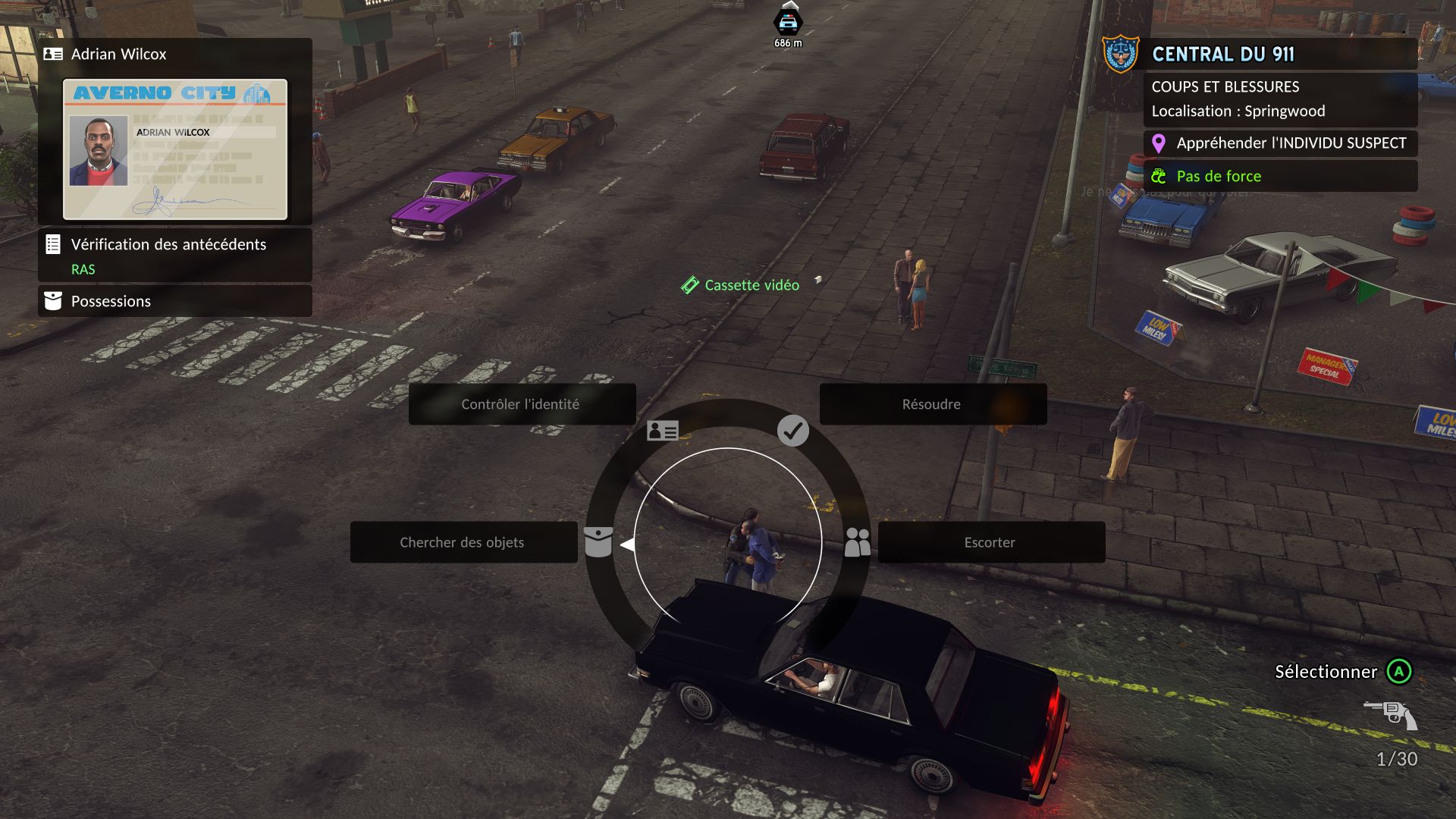Click the ID card icon on the wheel
The width and height of the screenshot is (1456, 819).
tap(662, 431)
